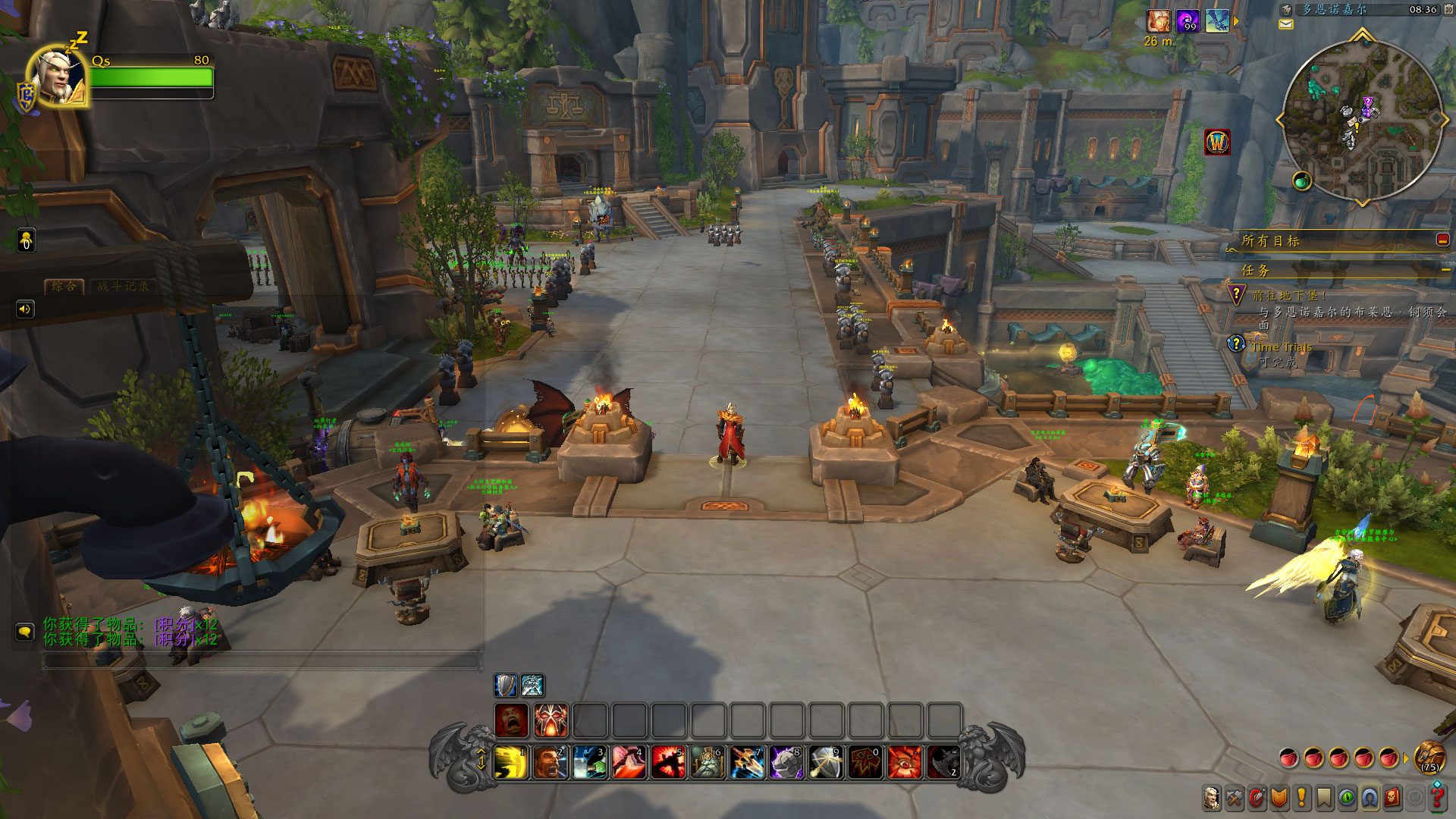
Task: Switch to the 综合 chat tab
Action: [x=64, y=286]
